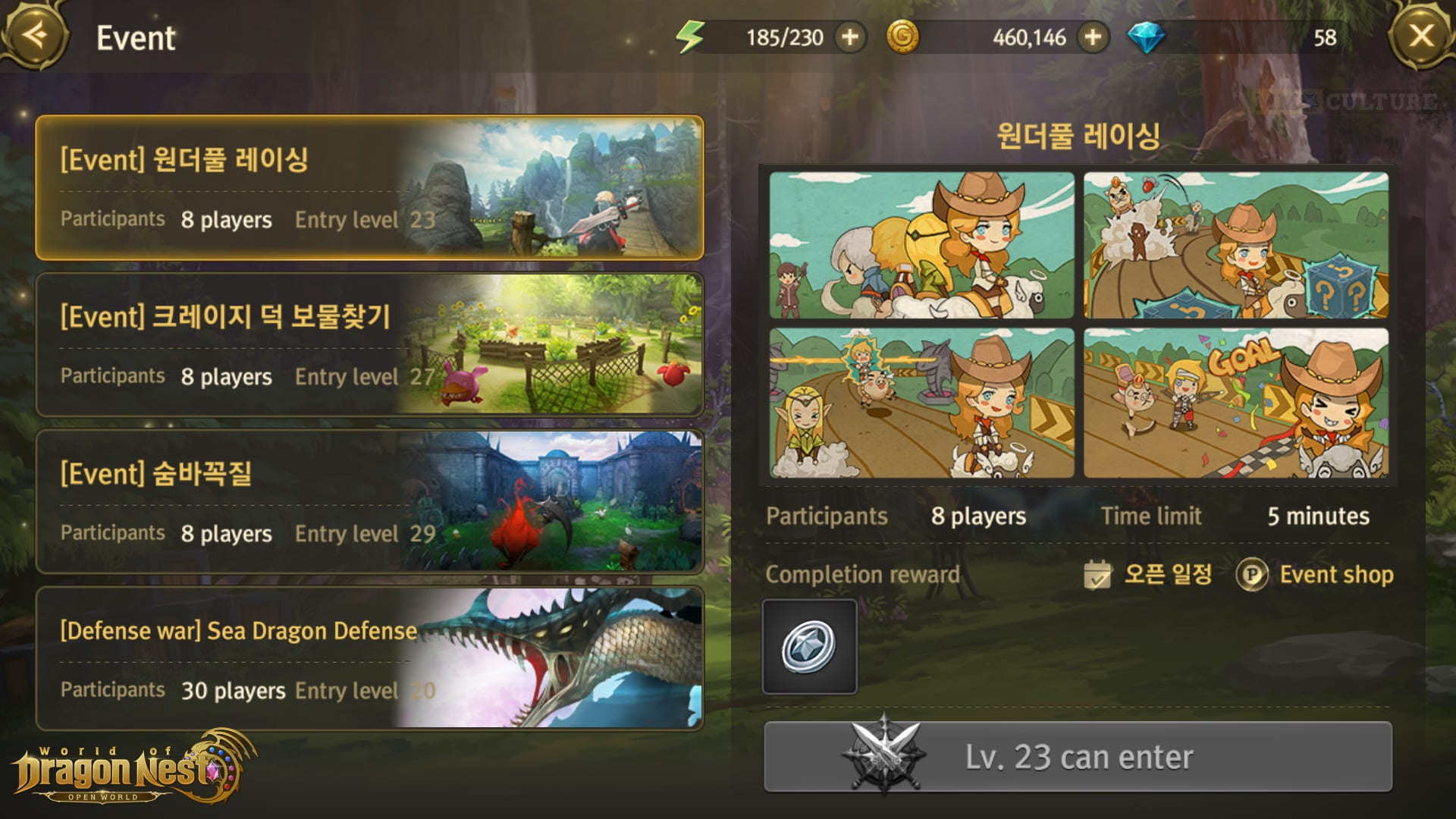This screenshot has height=819, width=1456.
Task: Show the 오픈 일정 schedule
Action: tap(1149, 575)
